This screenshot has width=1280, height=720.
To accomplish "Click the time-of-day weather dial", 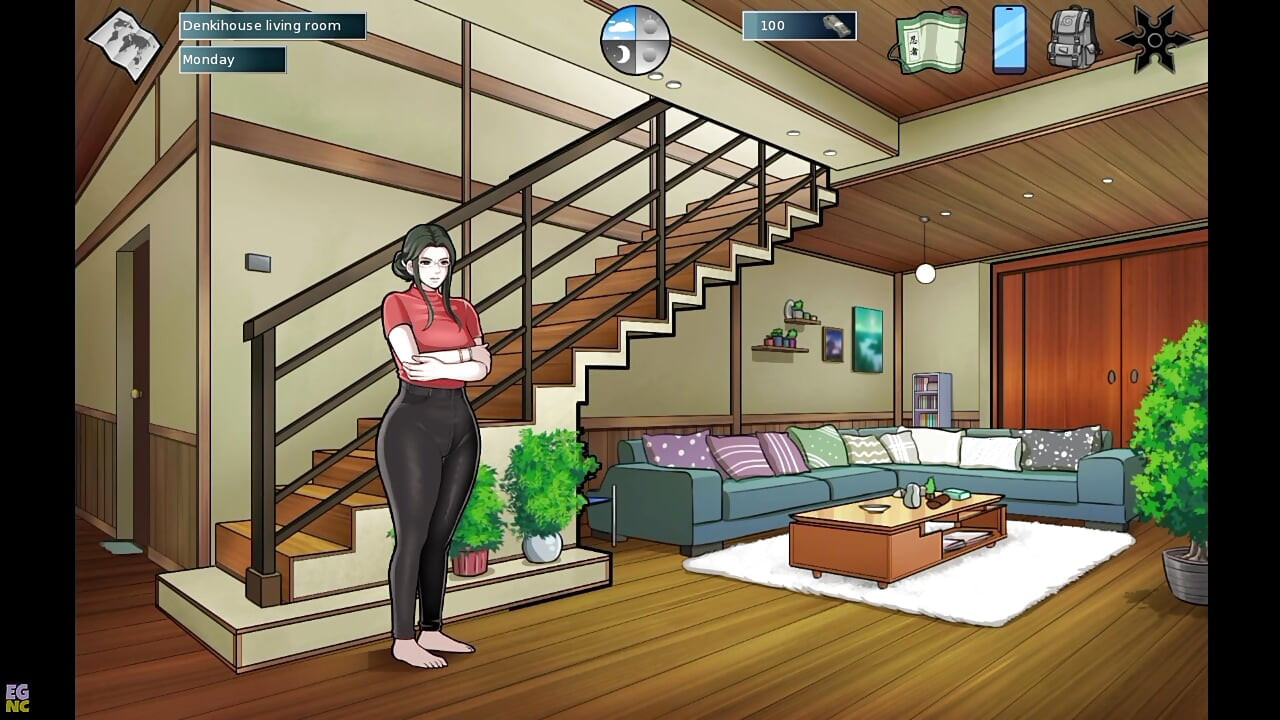I will point(634,41).
